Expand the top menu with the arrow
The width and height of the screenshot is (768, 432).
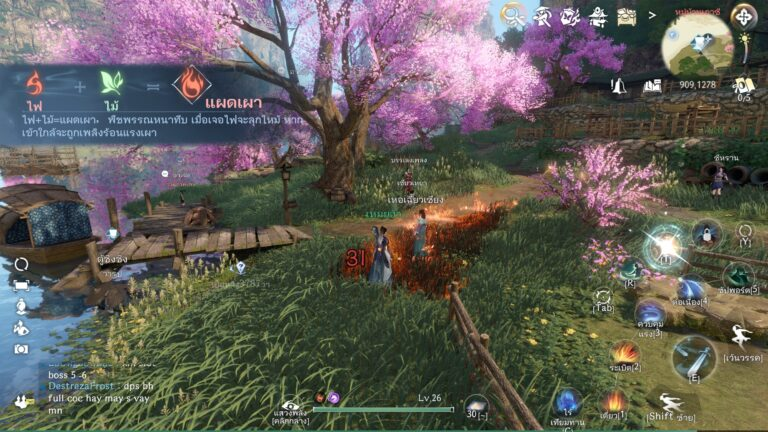(652, 15)
